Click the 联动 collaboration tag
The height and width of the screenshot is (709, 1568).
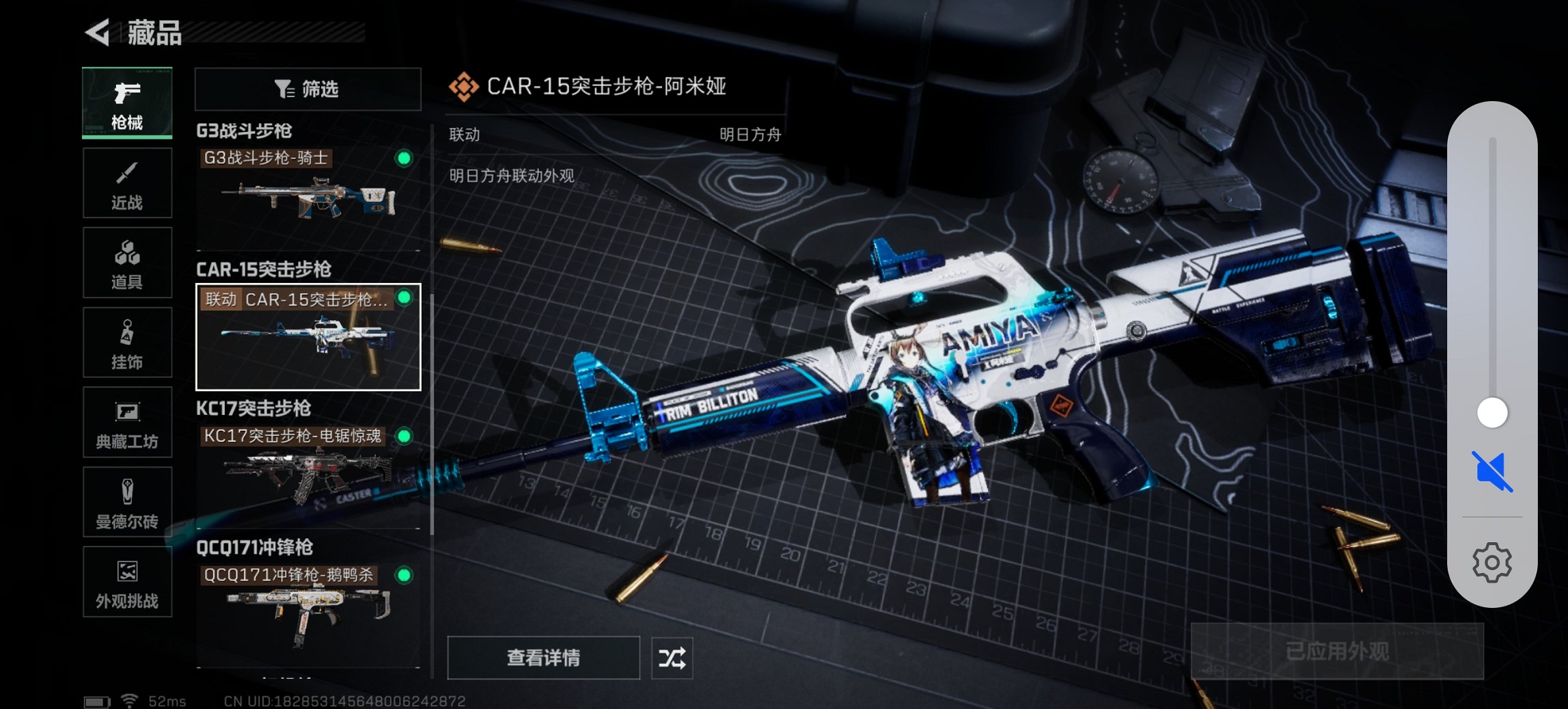click(x=221, y=299)
